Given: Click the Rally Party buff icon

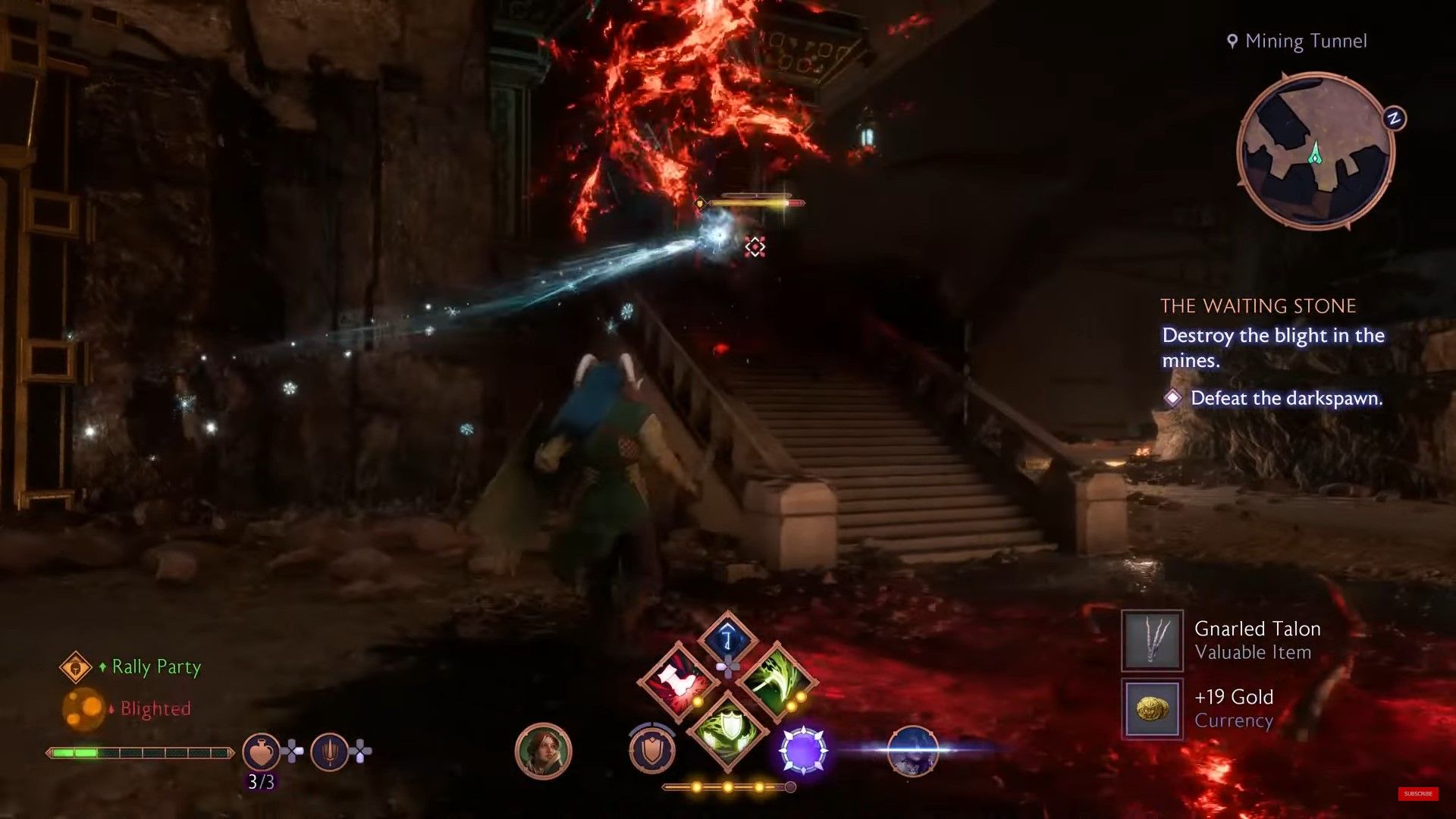Looking at the screenshot, I should 76,667.
